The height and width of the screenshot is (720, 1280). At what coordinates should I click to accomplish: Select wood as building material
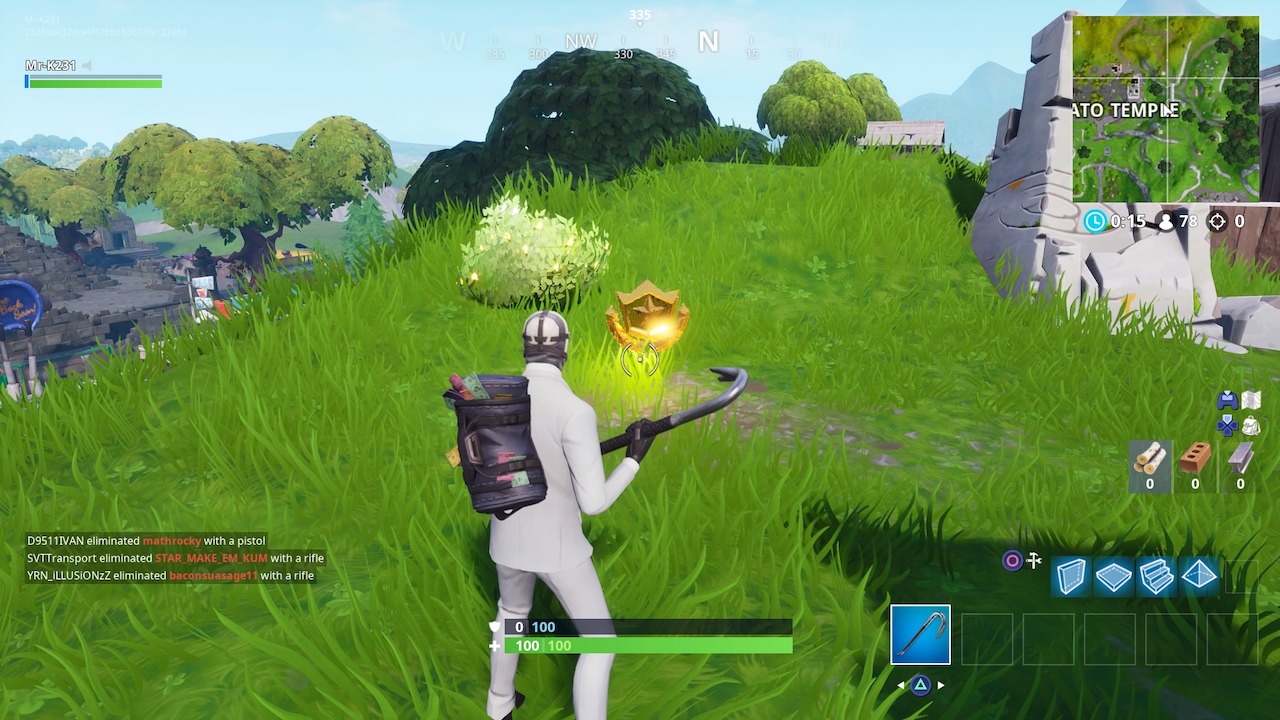[x=1149, y=460]
